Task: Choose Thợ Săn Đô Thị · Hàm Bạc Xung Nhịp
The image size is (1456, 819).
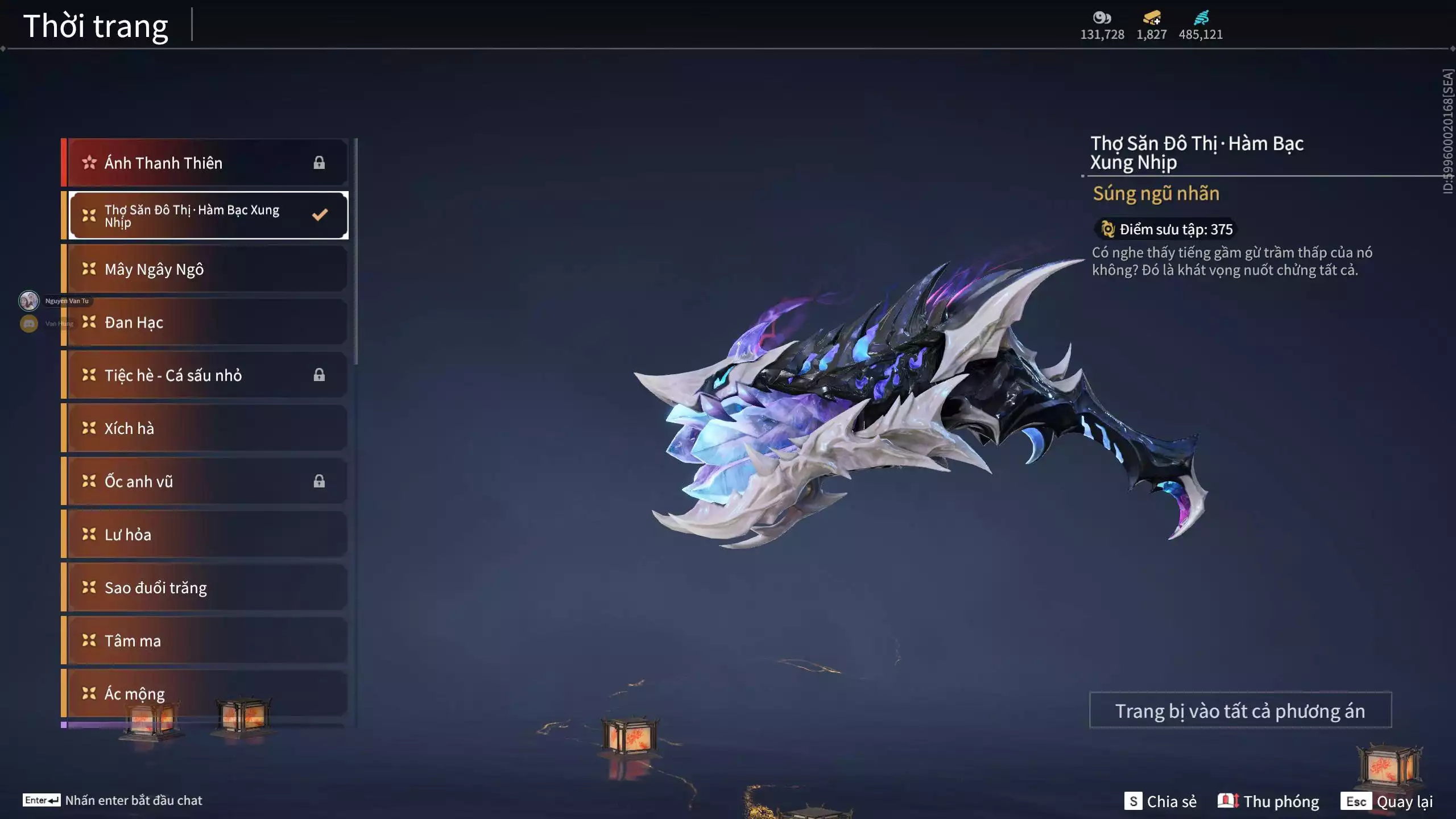Action: (x=208, y=216)
